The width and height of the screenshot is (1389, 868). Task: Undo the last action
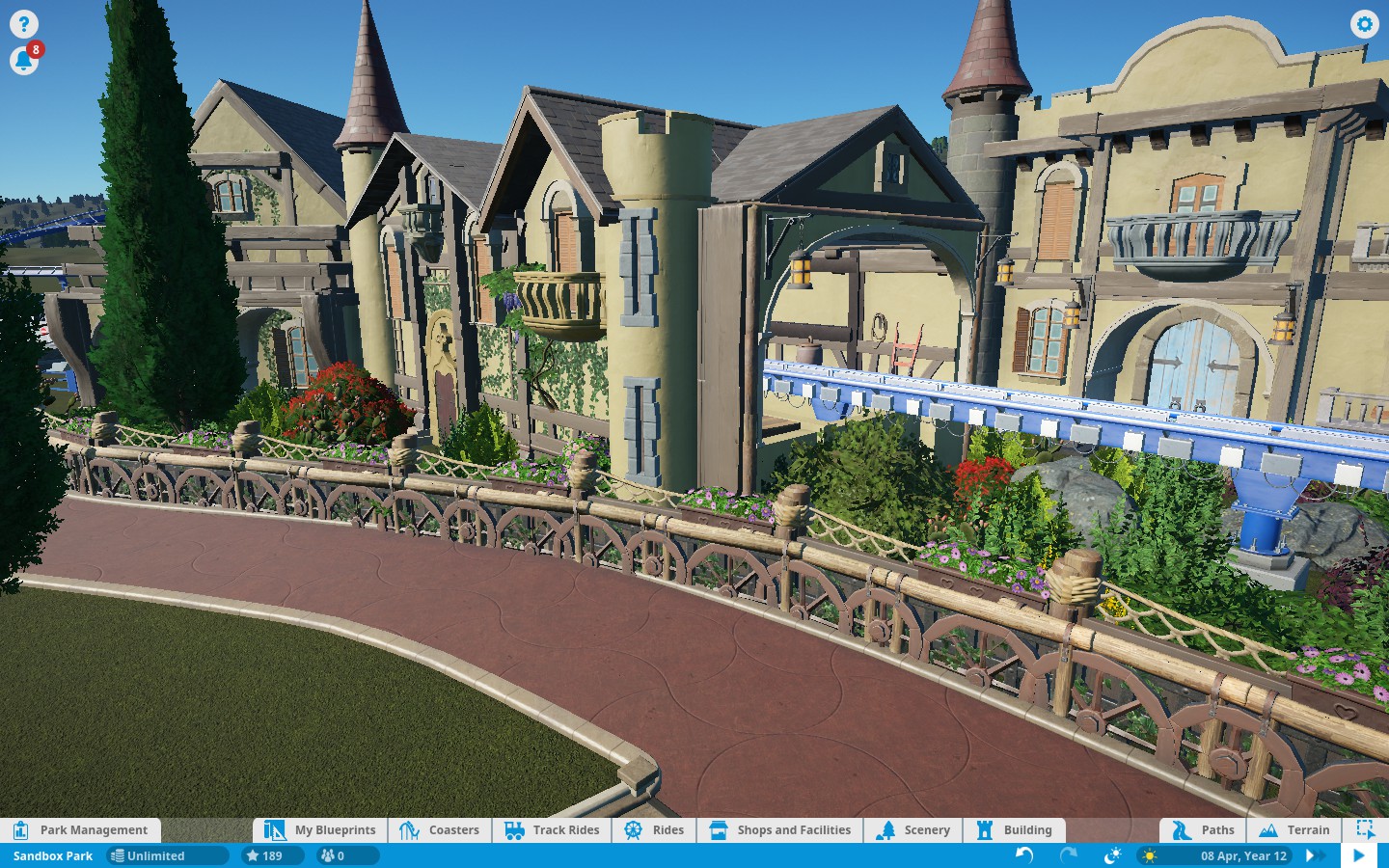coord(1024,855)
